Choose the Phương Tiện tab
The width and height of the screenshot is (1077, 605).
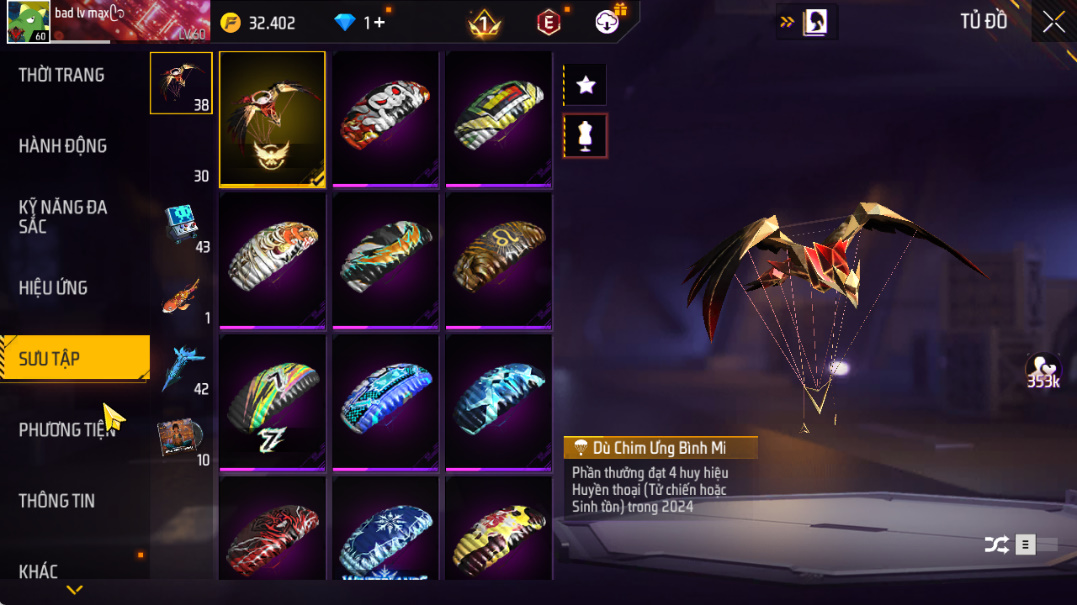[66, 430]
